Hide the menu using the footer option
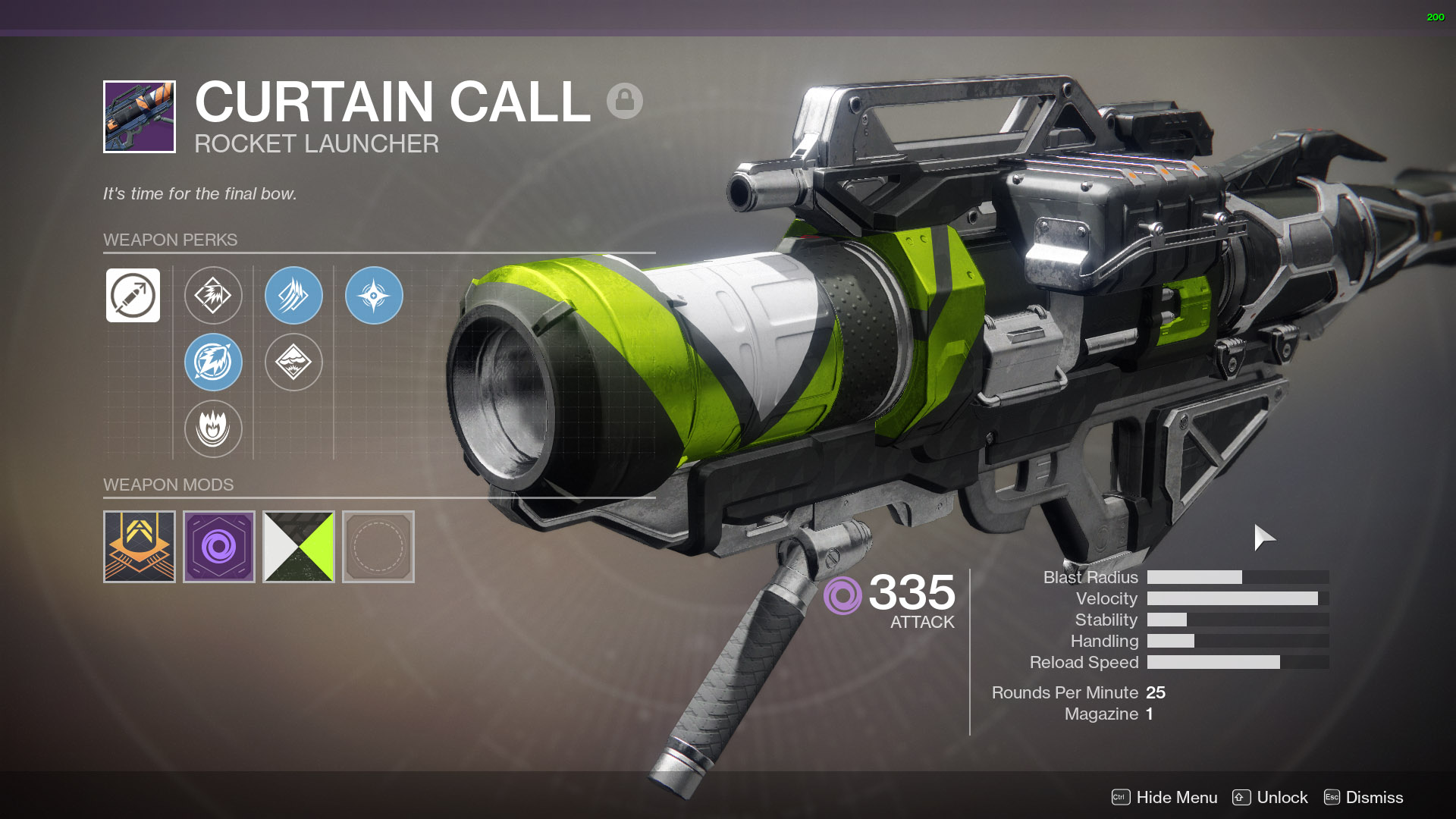The height and width of the screenshot is (819, 1456). coord(1165,797)
